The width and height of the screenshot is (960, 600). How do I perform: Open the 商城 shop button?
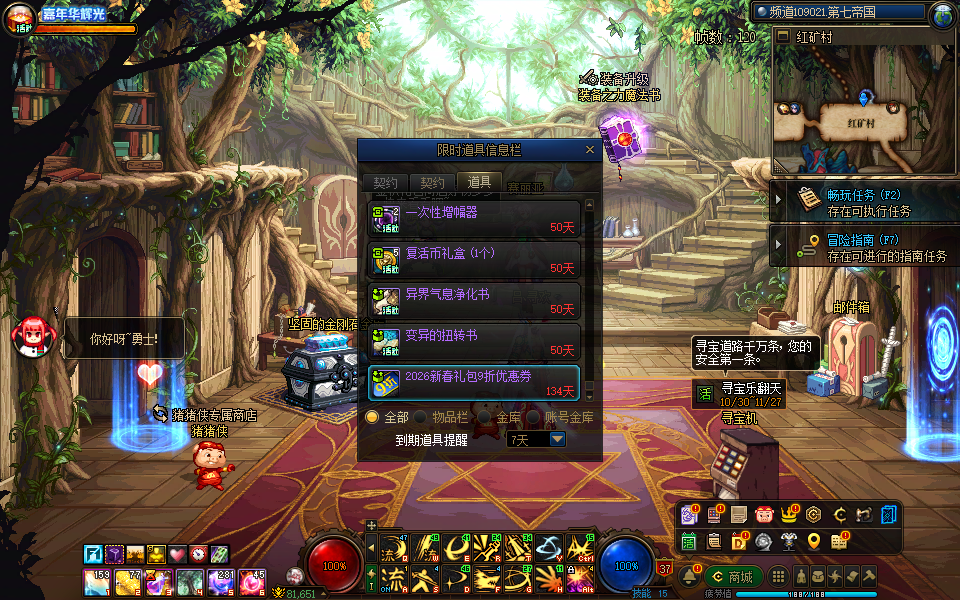[x=732, y=576]
